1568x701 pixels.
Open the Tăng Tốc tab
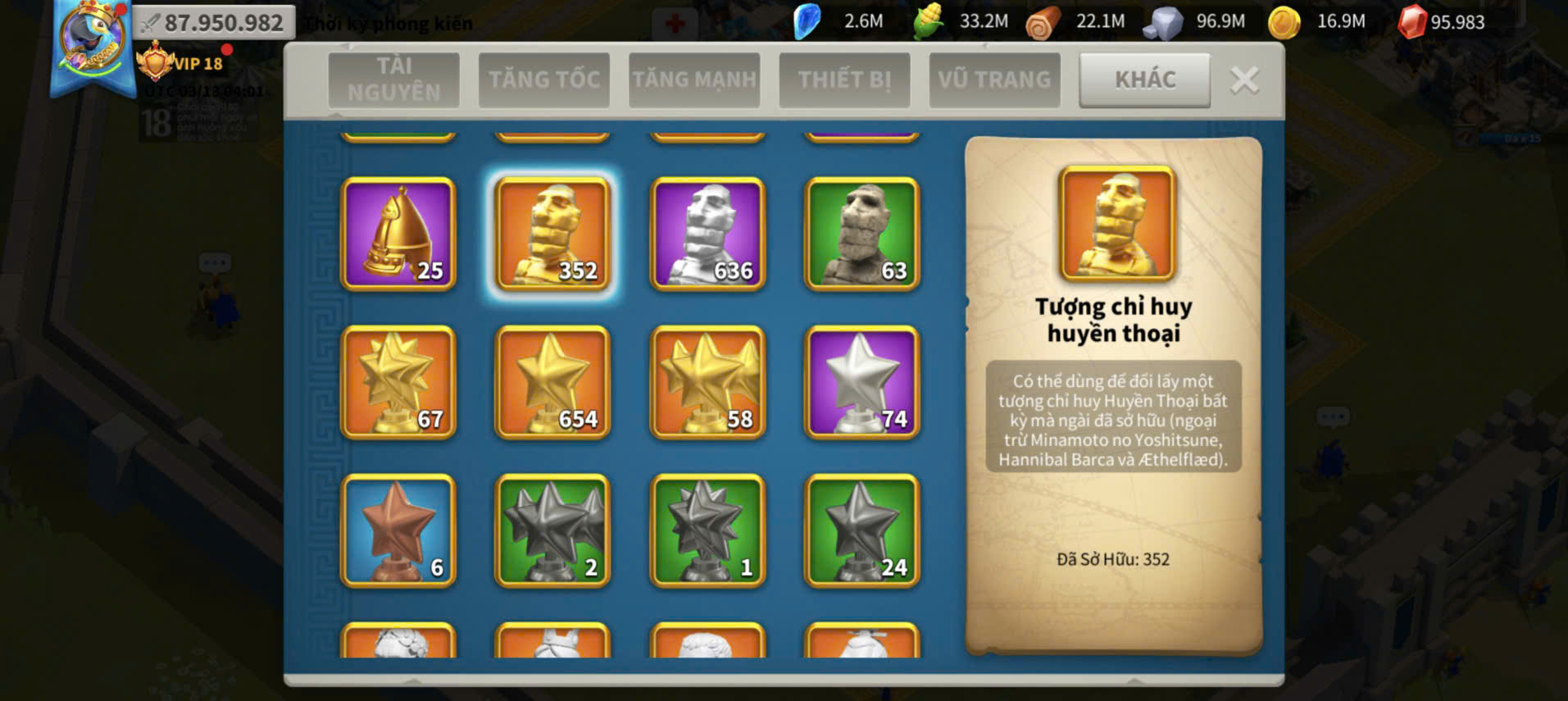[544, 80]
